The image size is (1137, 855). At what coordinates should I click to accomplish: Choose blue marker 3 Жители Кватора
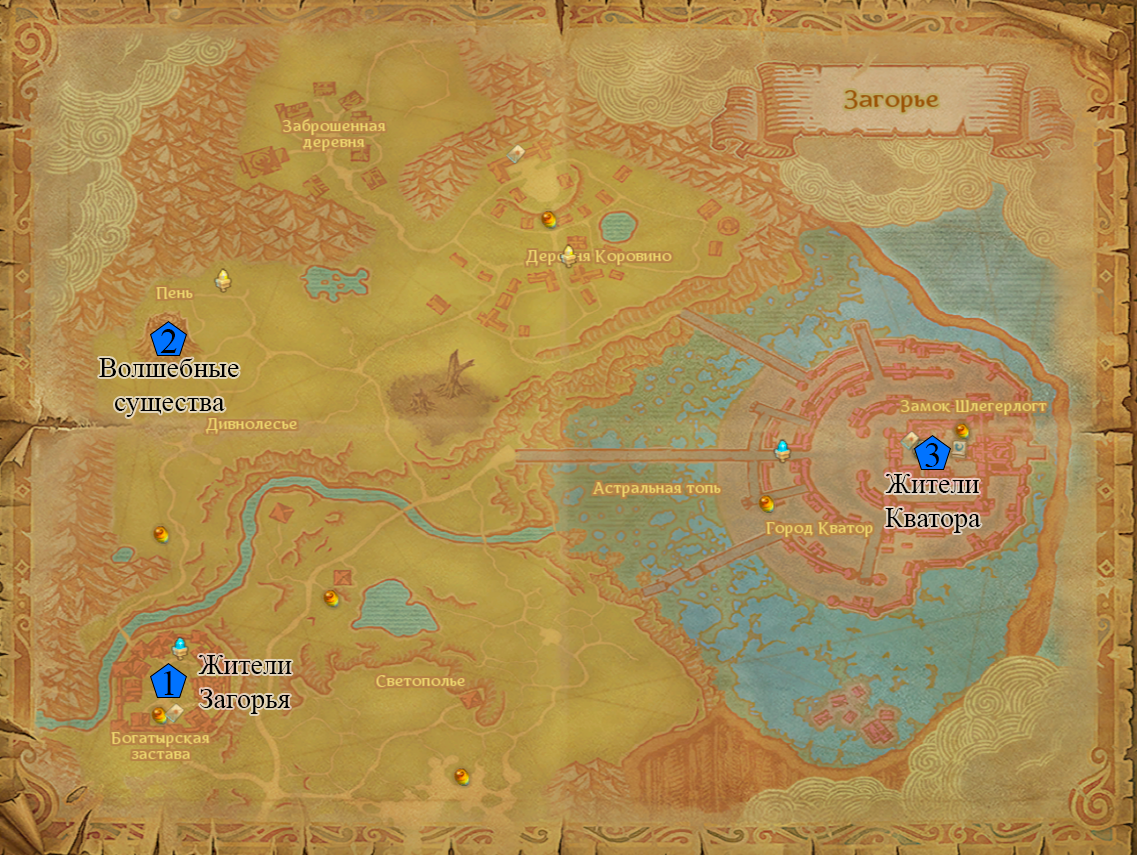point(932,454)
